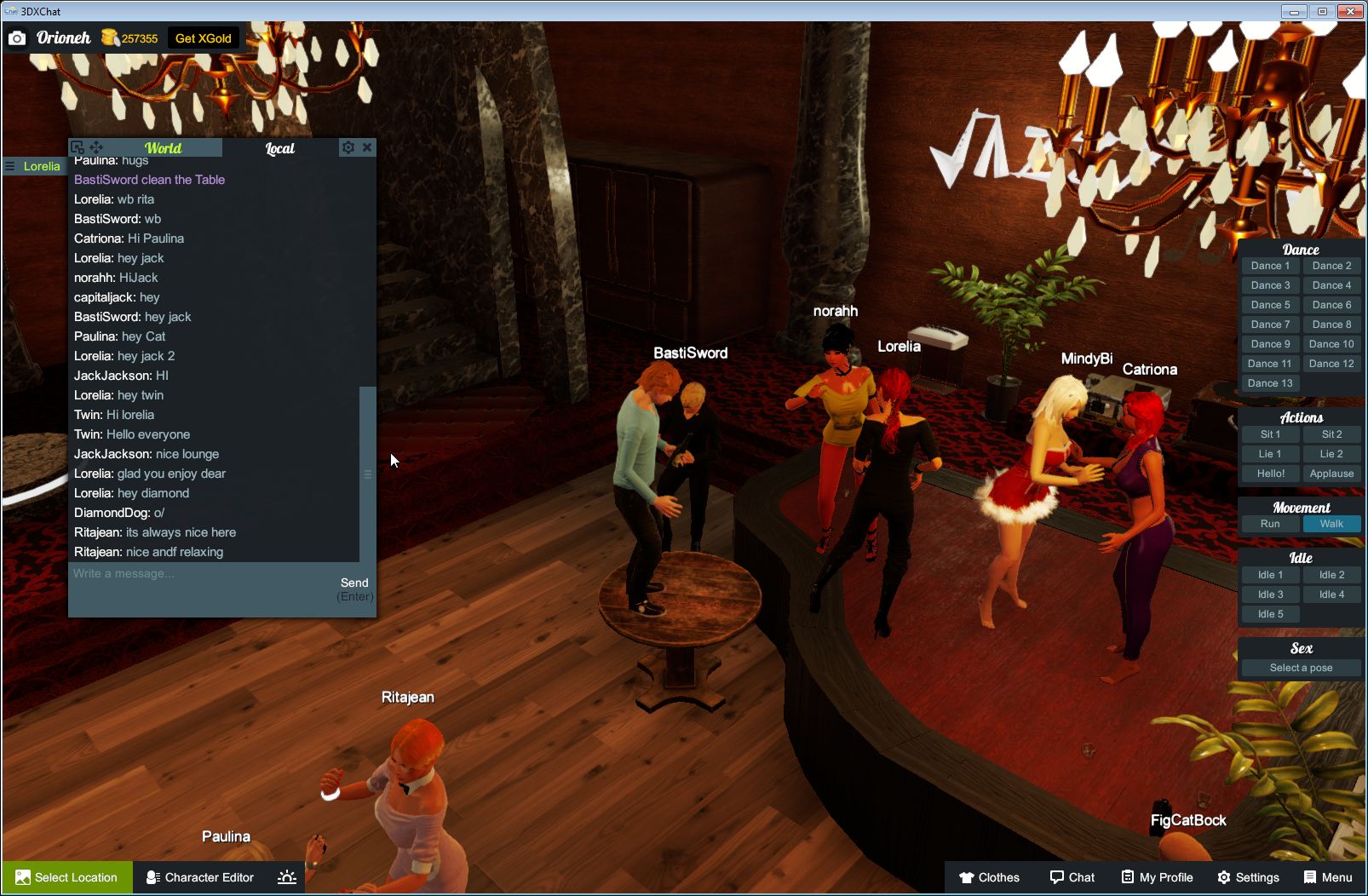Take a screenshot using the camera icon
This screenshot has height=896, width=1368.
pyautogui.click(x=17, y=37)
